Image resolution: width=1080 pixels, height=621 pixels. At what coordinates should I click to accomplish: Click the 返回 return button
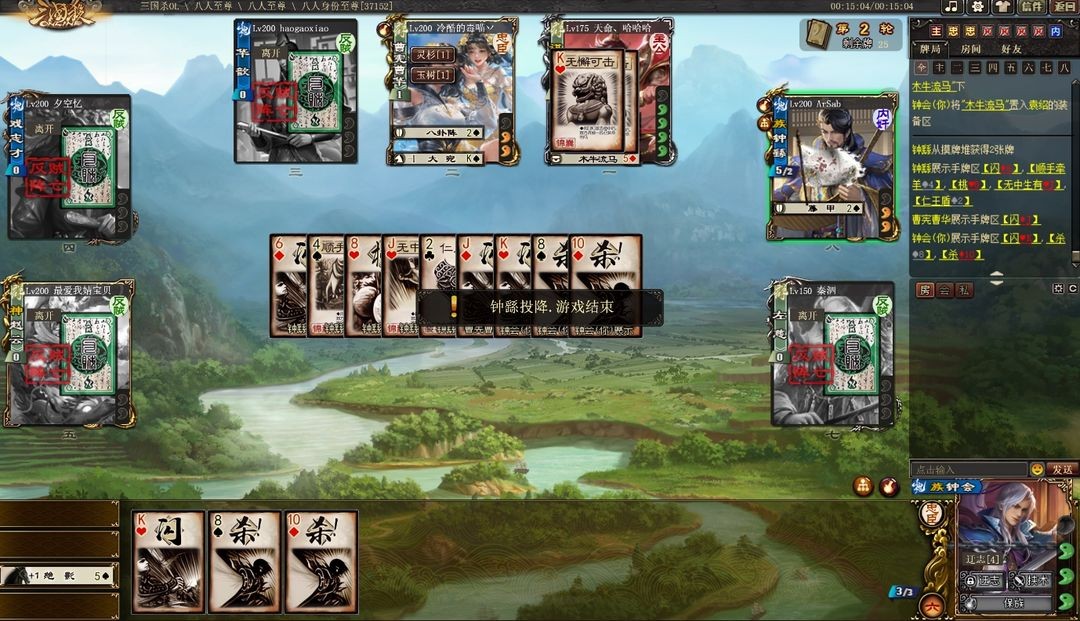click(1065, 7)
